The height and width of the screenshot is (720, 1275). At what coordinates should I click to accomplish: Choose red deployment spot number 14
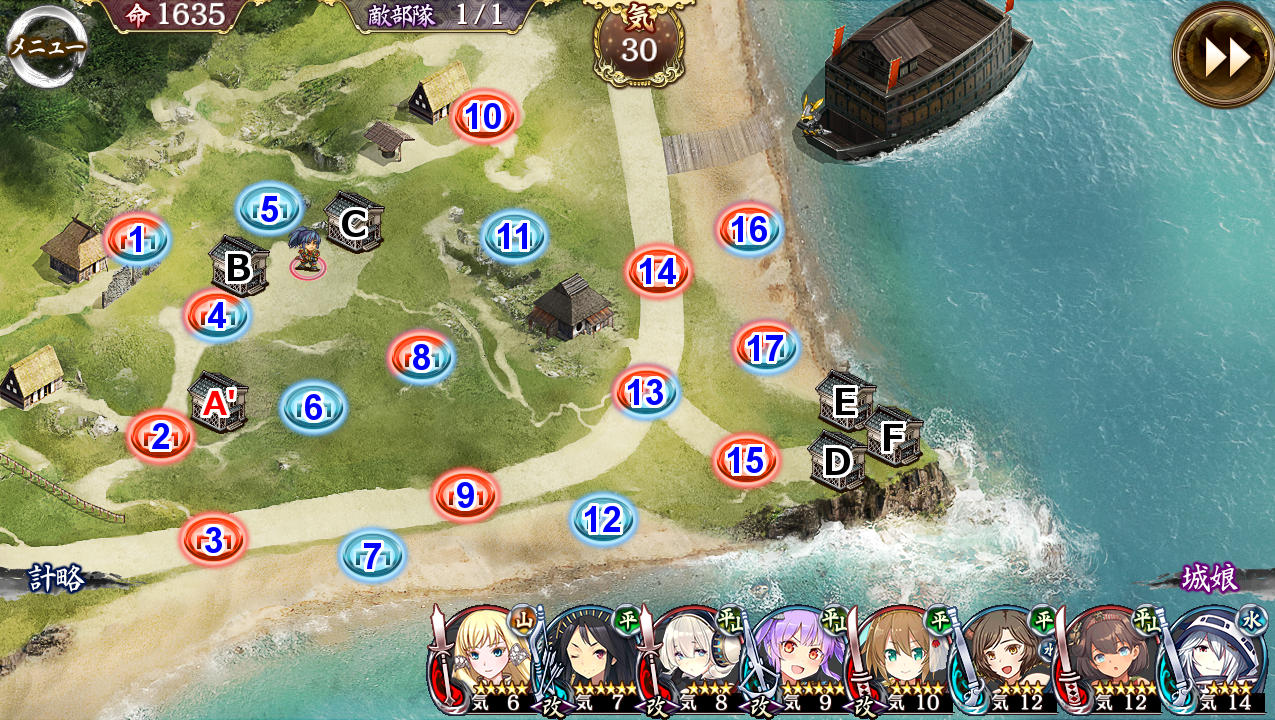click(x=658, y=271)
